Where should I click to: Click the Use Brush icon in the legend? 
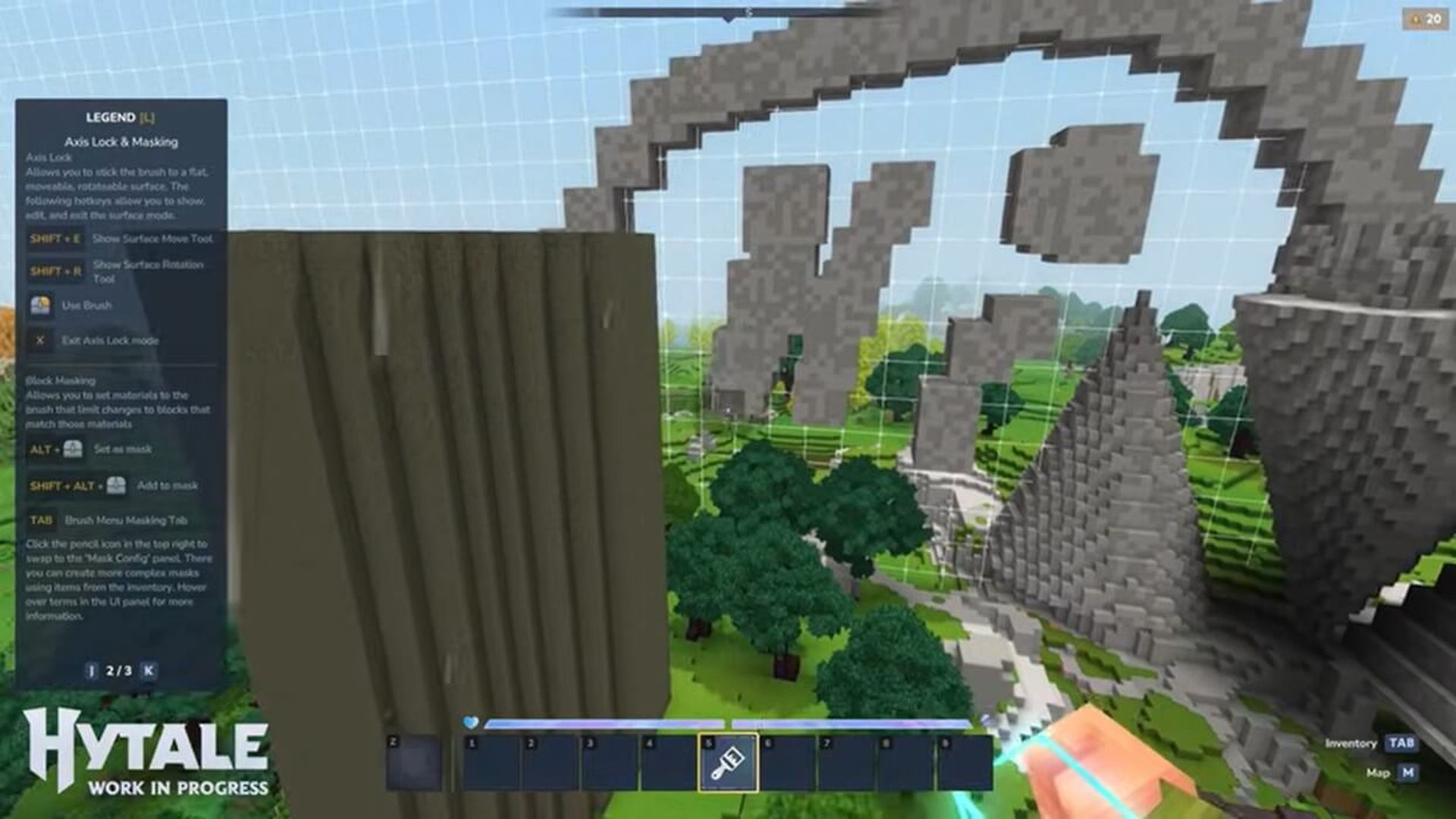pyautogui.click(x=40, y=304)
